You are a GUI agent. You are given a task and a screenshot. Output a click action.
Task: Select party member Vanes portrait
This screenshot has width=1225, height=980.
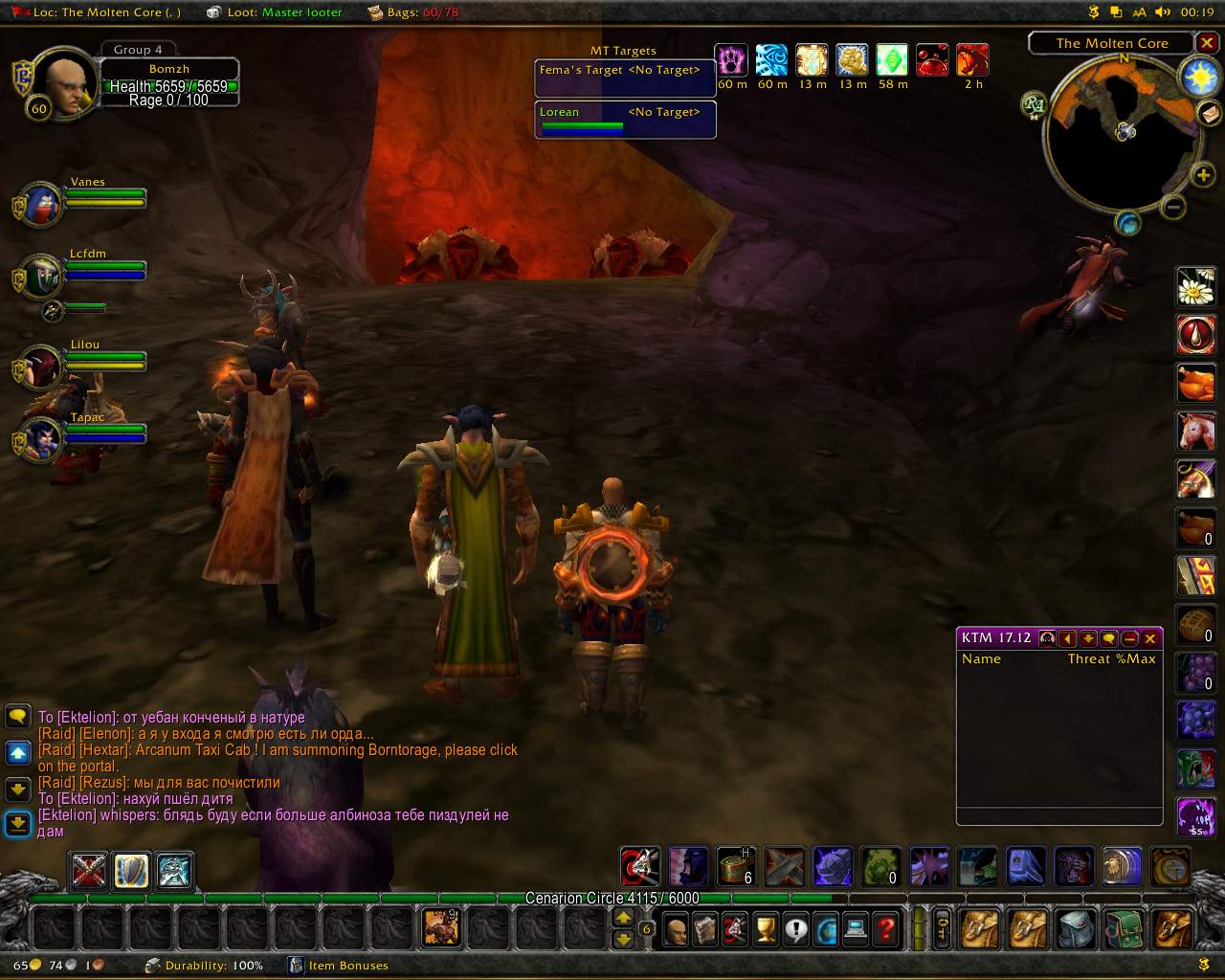click(x=41, y=204)
